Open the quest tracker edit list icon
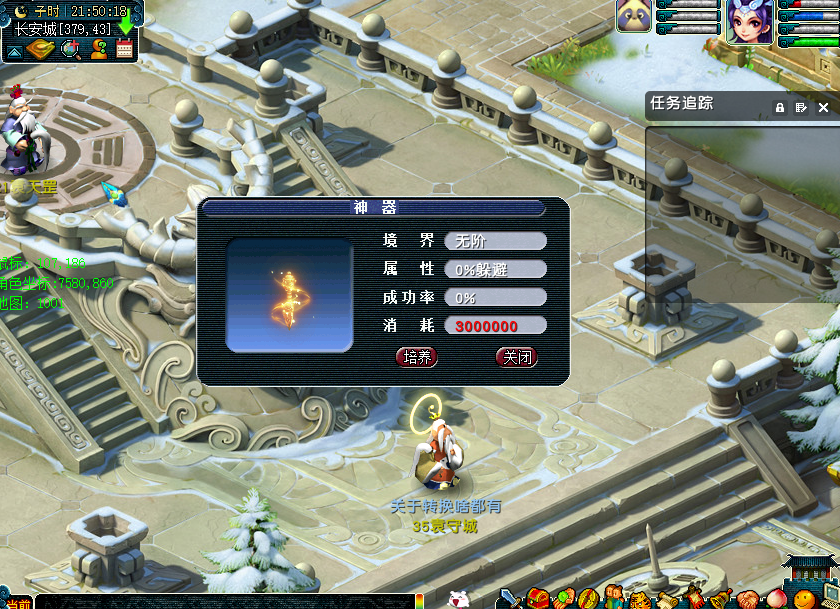 [801, 107]
